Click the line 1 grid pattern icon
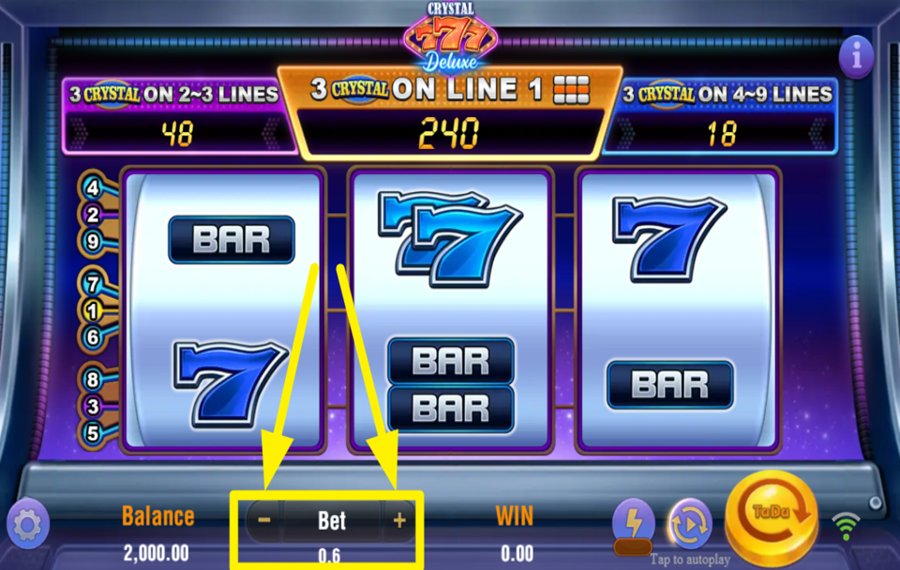Image resolution: width=900 pixels, height=570 pixels. 571,88
